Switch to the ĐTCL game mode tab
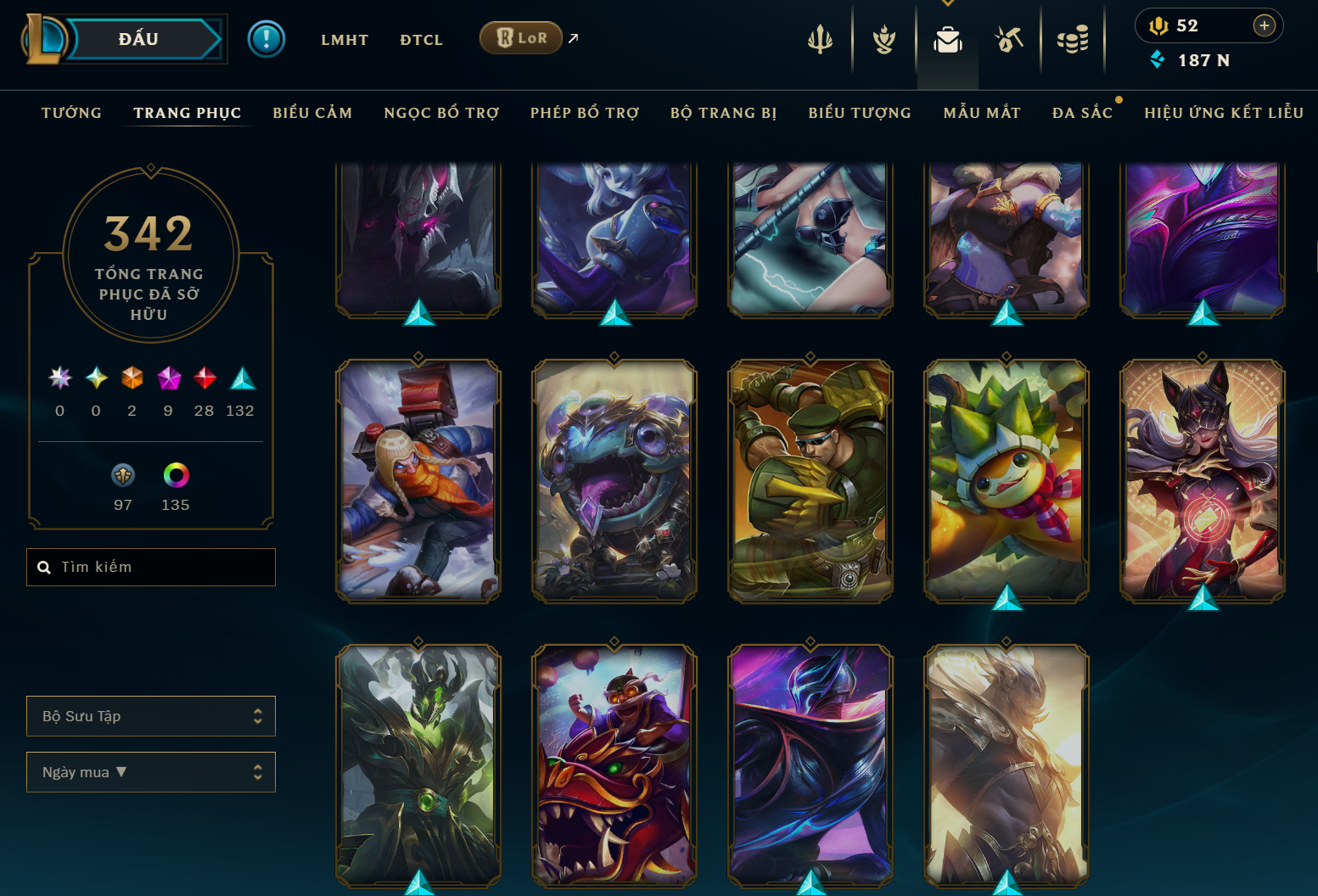This screenshot has height=896, width=1318. click(421, 40)
